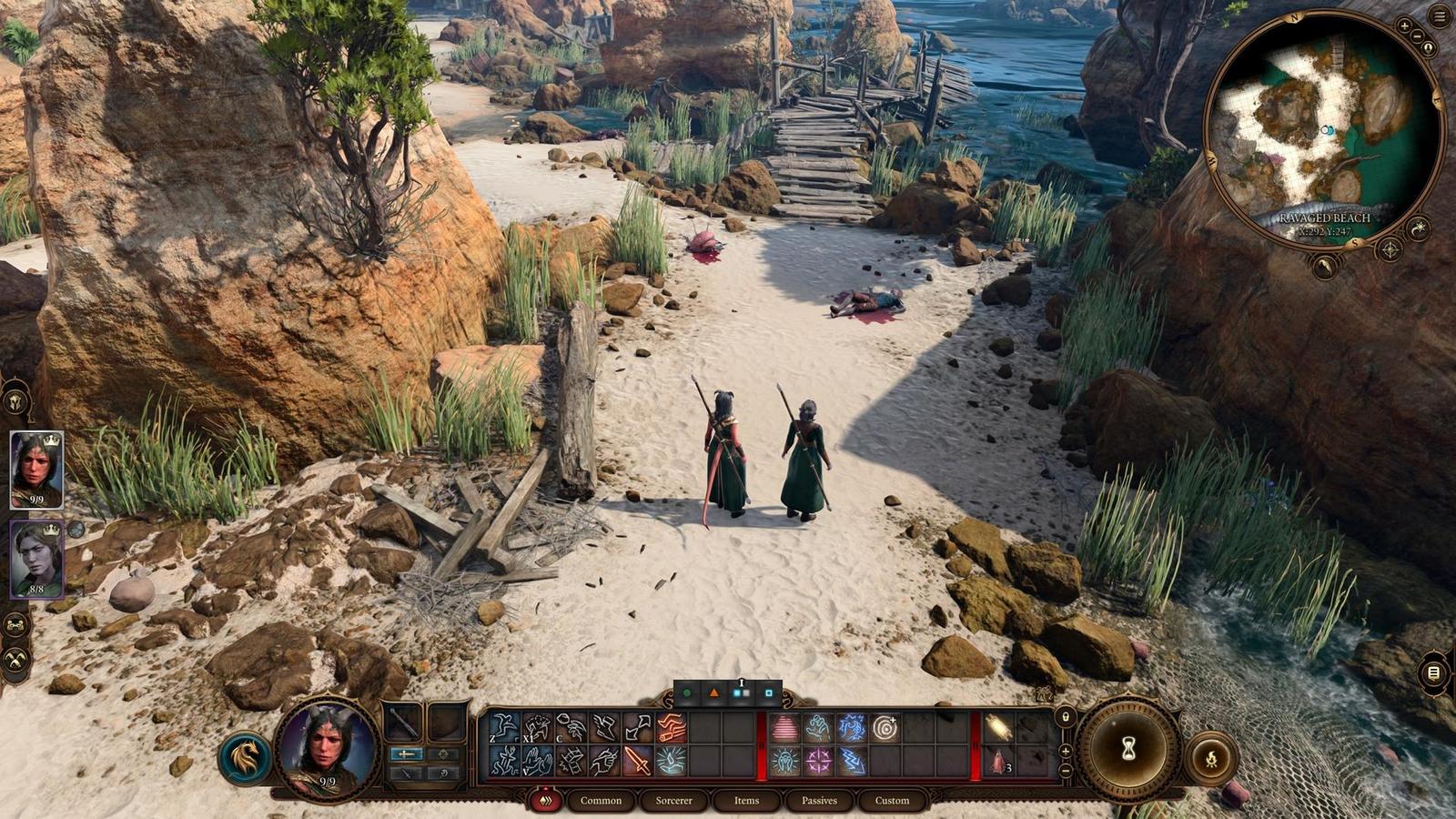Select Shadowheart's portrait showing 8/8 health
This screenshot has width=1456, height=819.
click(x=34, y=560)
